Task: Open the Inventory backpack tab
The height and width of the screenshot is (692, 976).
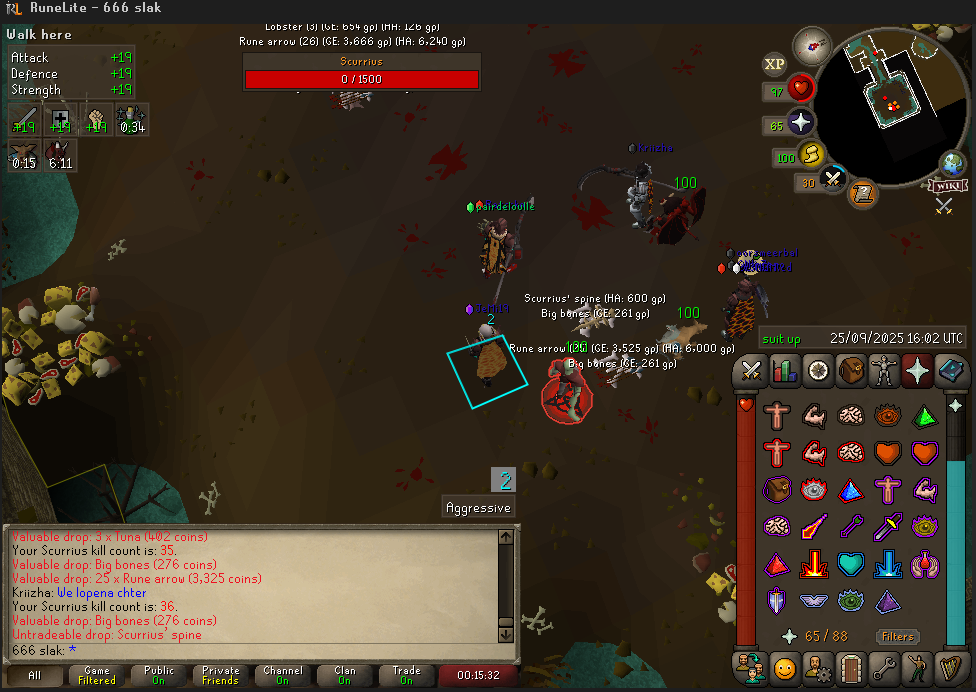Action: [851, 371]
